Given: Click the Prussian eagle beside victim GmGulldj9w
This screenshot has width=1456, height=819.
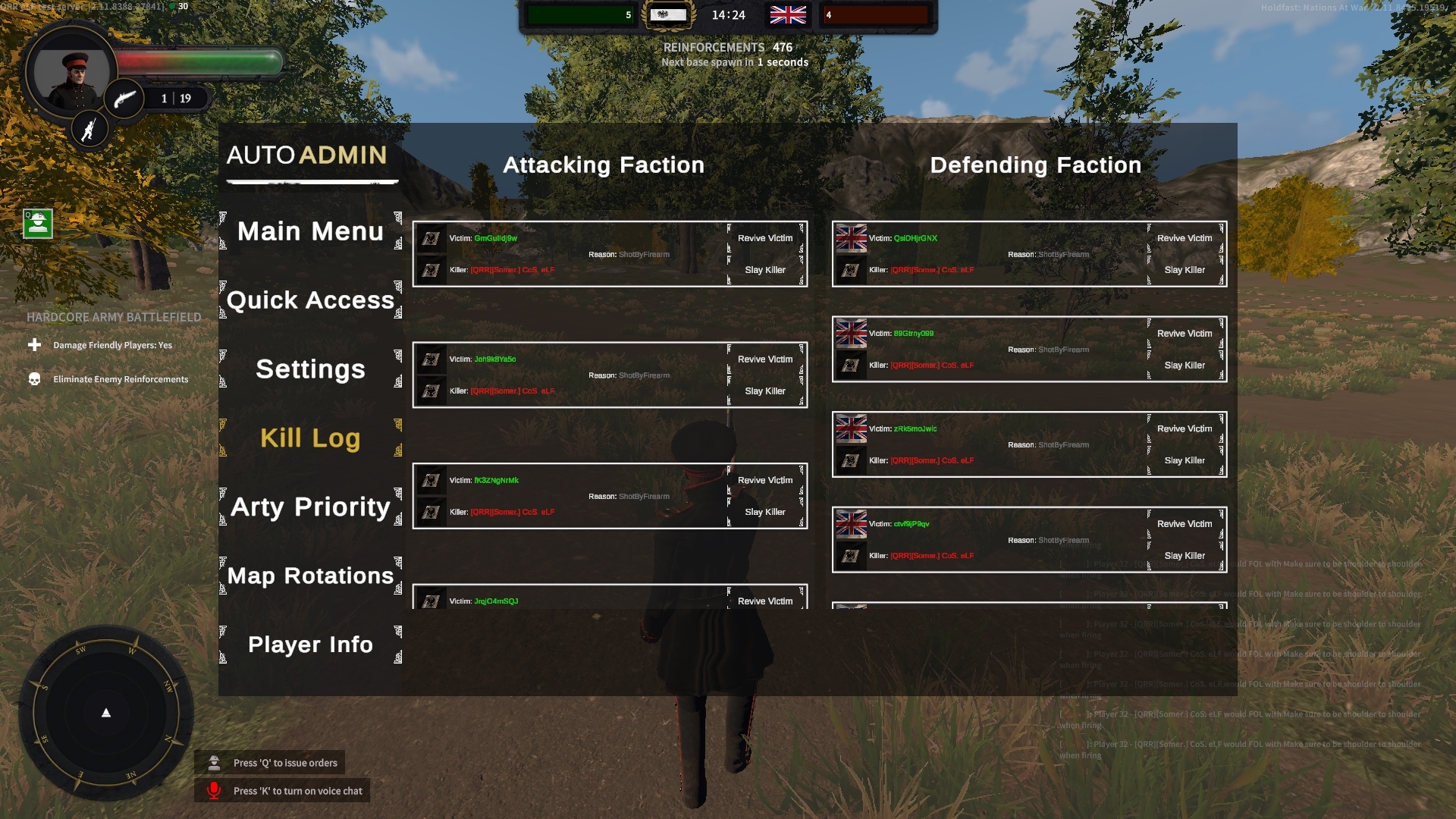Looking at the screenshot, I should pyautogui.click(x=431, y=238).
